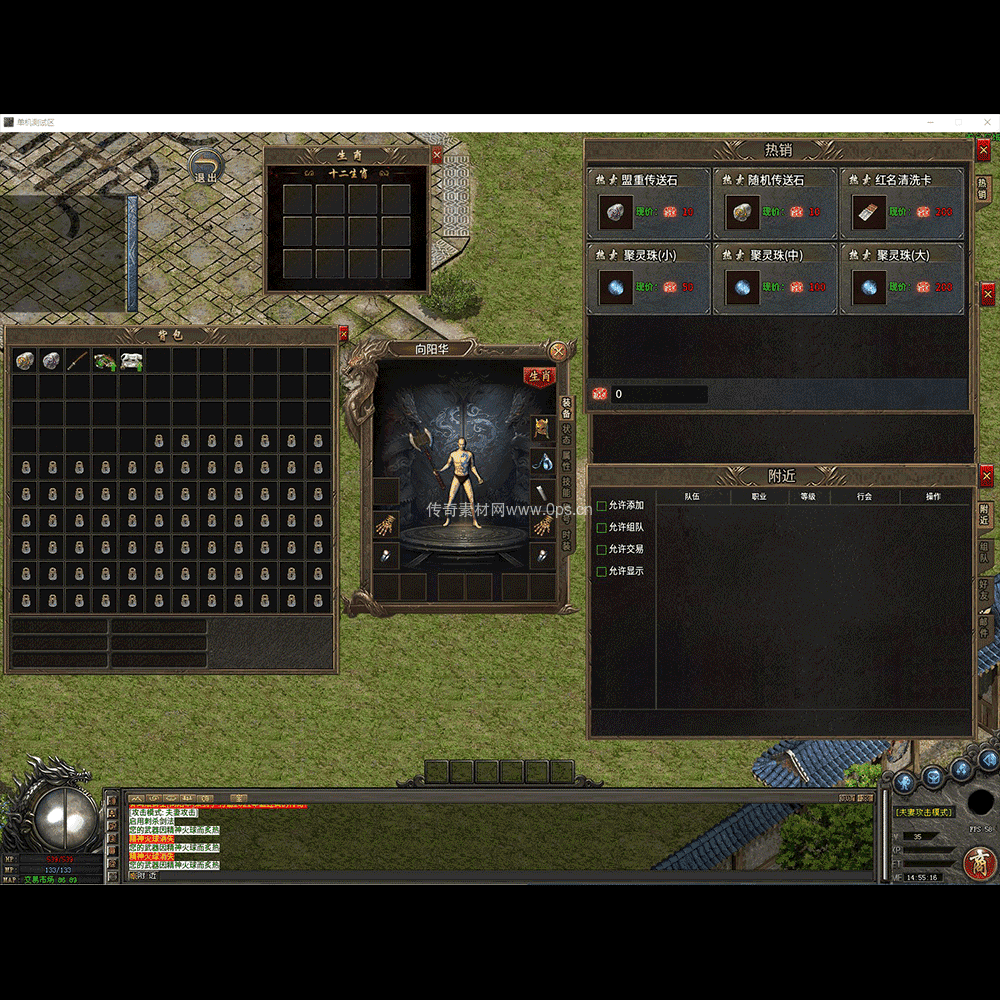Open the round red 商 shop button

(x=977, y=862)
